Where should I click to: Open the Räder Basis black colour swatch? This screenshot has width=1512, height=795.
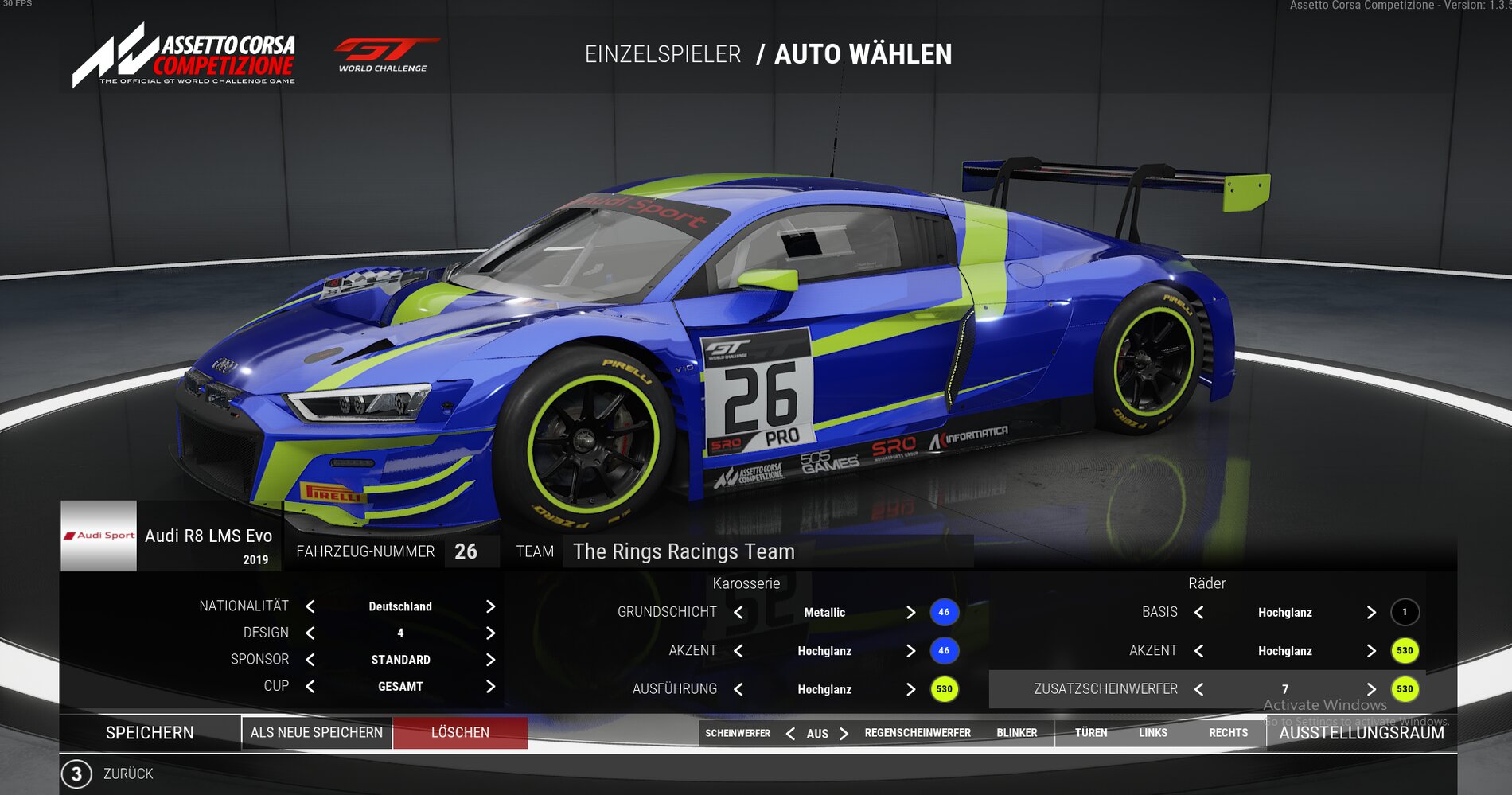click(1405, 612)
